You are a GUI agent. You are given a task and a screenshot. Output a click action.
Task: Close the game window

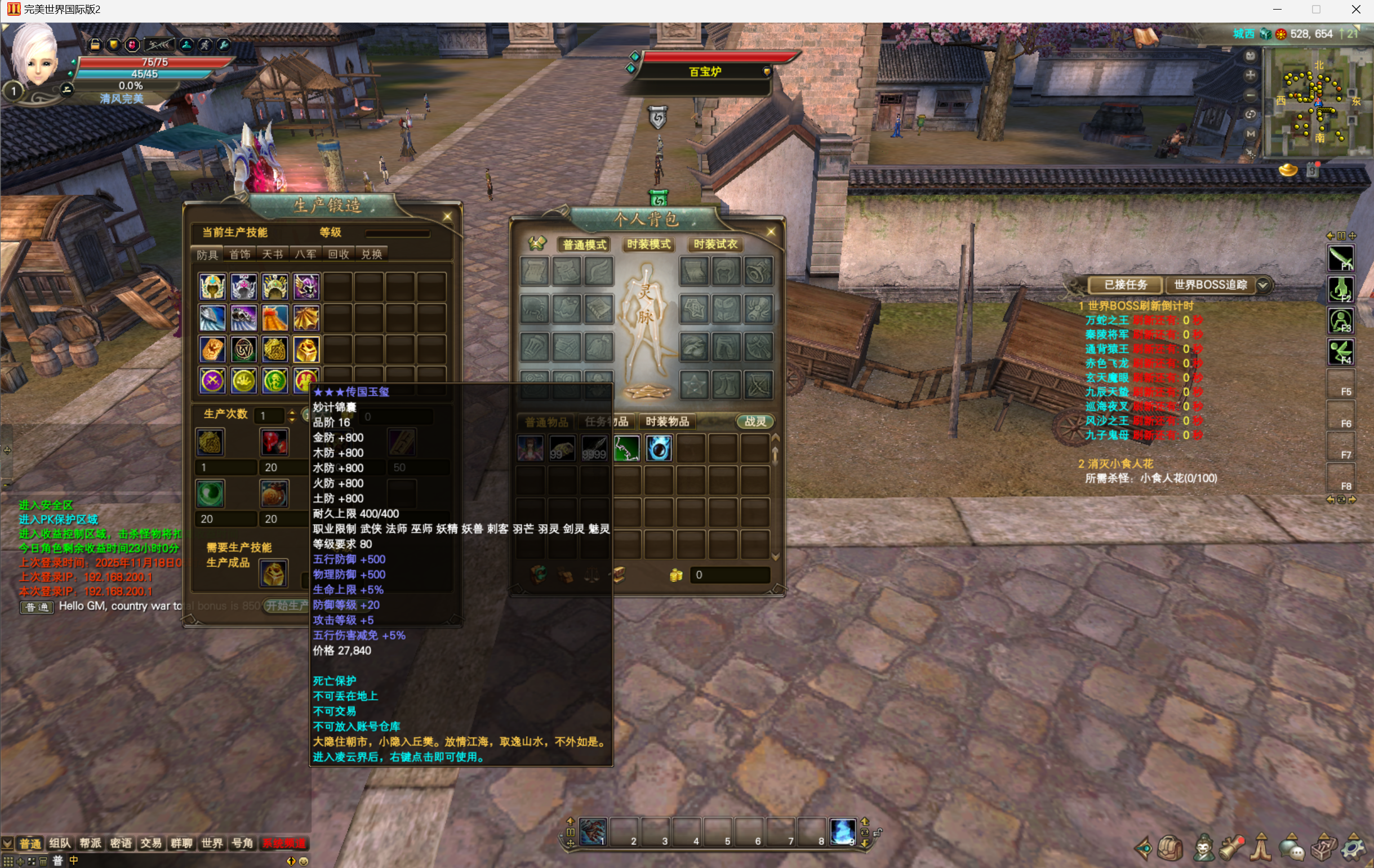pos(1357,9)
